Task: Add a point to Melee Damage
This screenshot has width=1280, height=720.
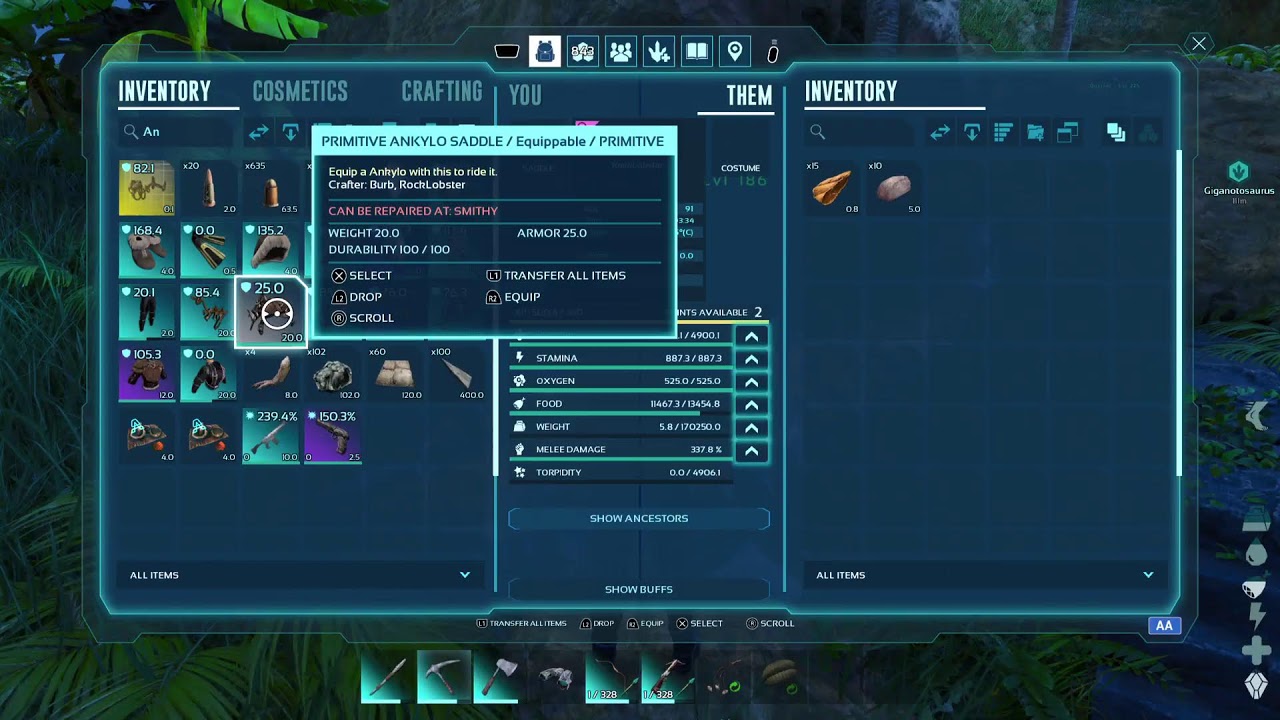Action: tap(751, 451)
